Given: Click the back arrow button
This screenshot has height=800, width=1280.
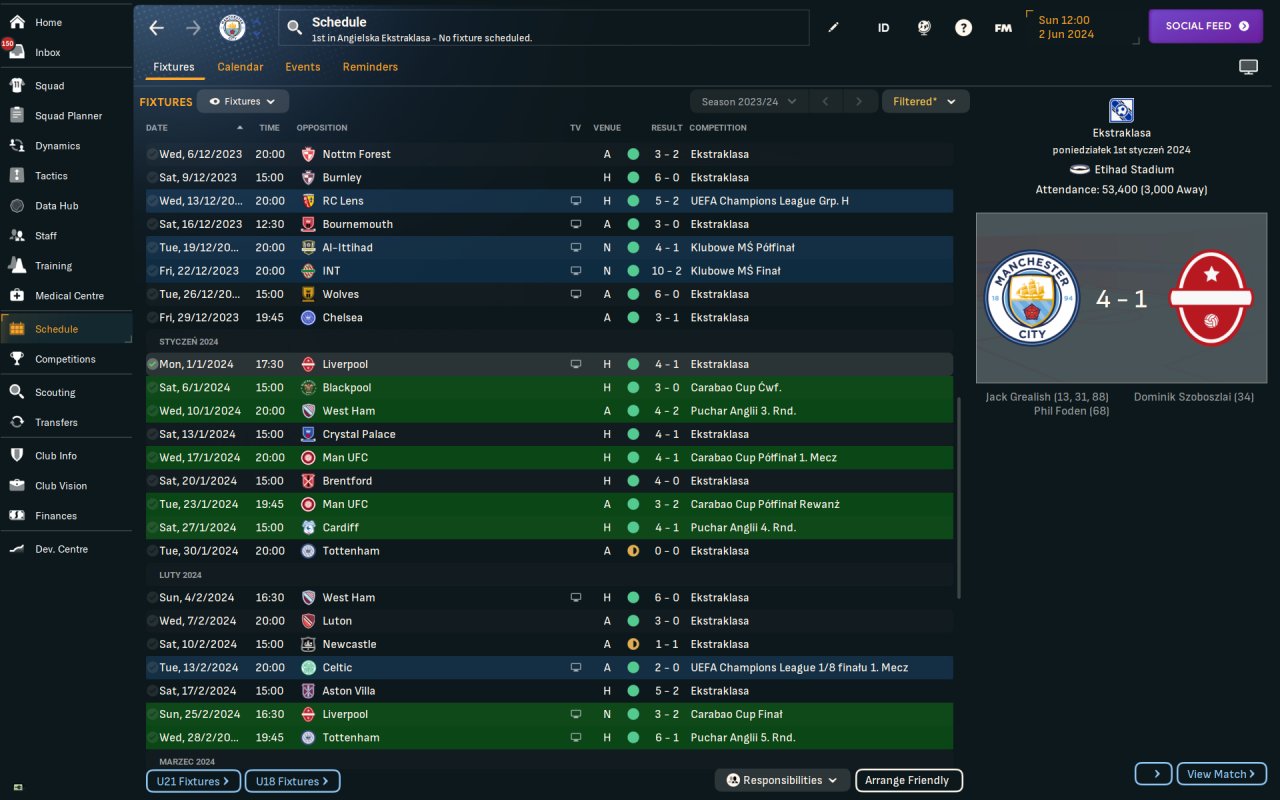Looking at the screenshot, I should (156, 28).
